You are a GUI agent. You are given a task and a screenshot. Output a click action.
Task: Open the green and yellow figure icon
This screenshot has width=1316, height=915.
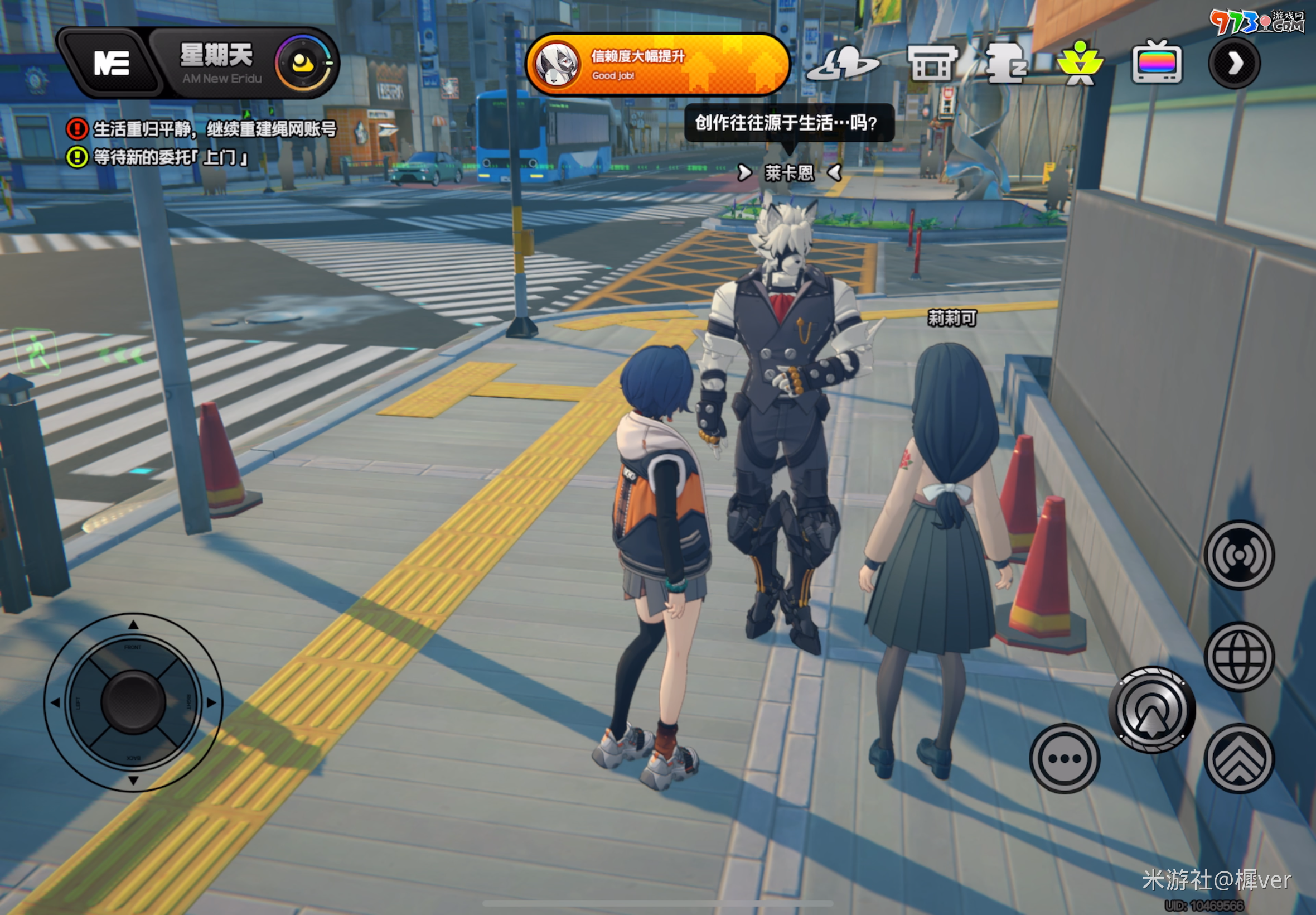tap(1080, 64)
